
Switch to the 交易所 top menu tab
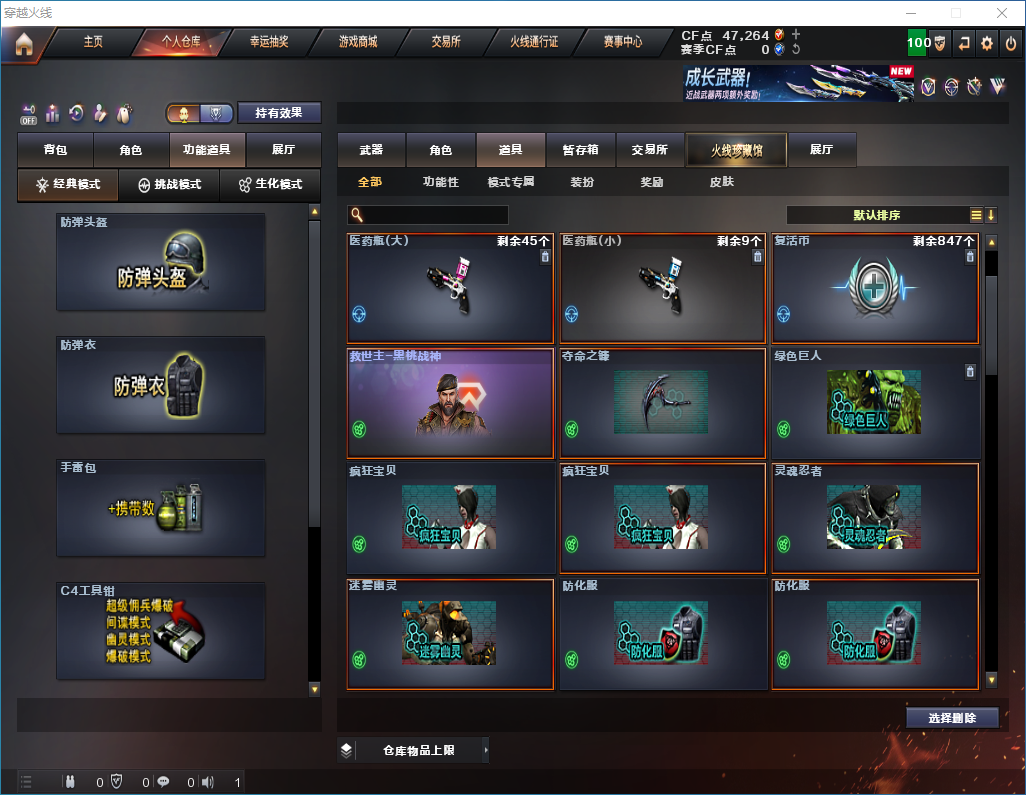click(x=446, y=42)
